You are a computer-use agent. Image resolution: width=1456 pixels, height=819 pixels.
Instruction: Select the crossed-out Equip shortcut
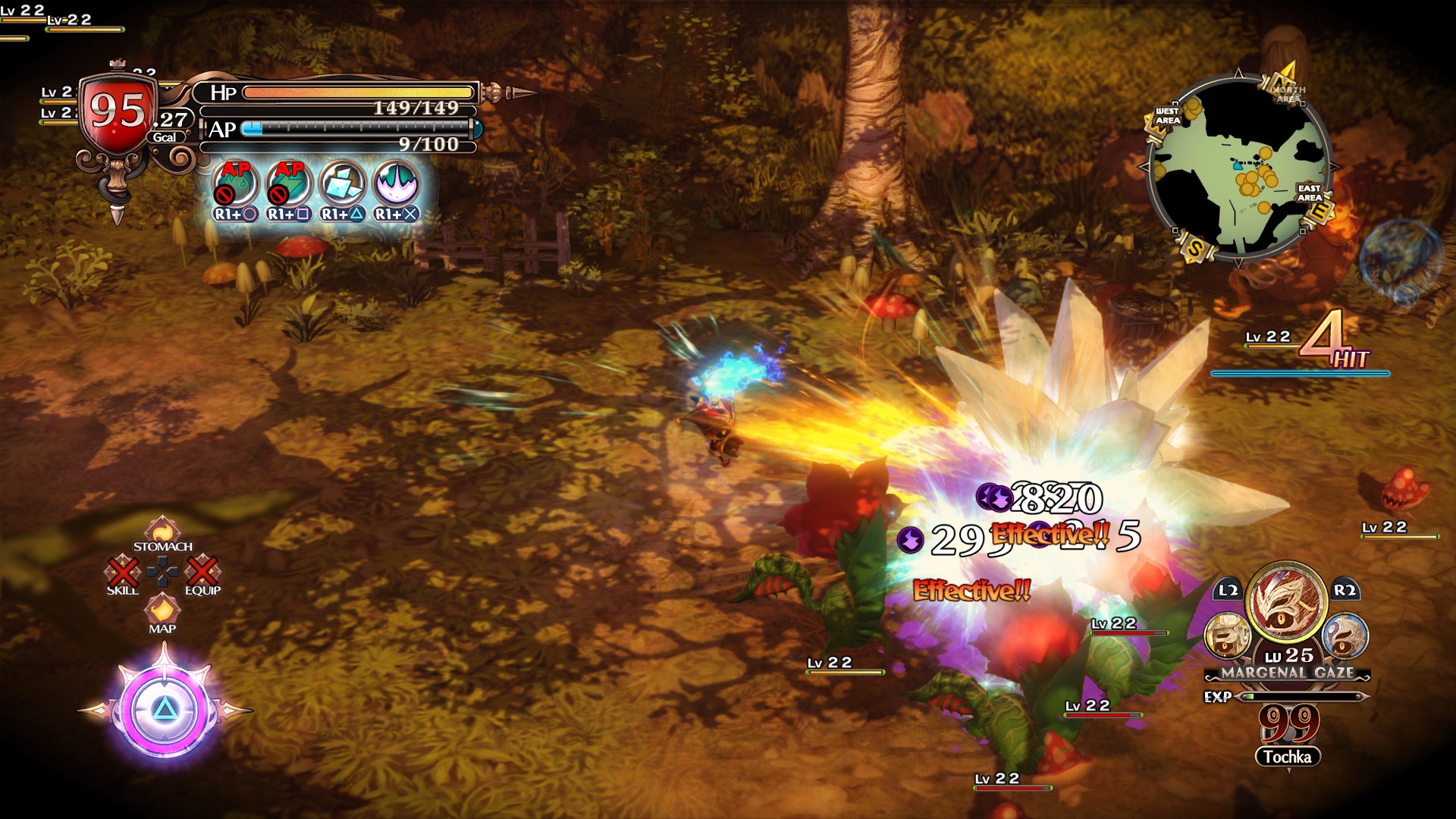tap(202, 571)
